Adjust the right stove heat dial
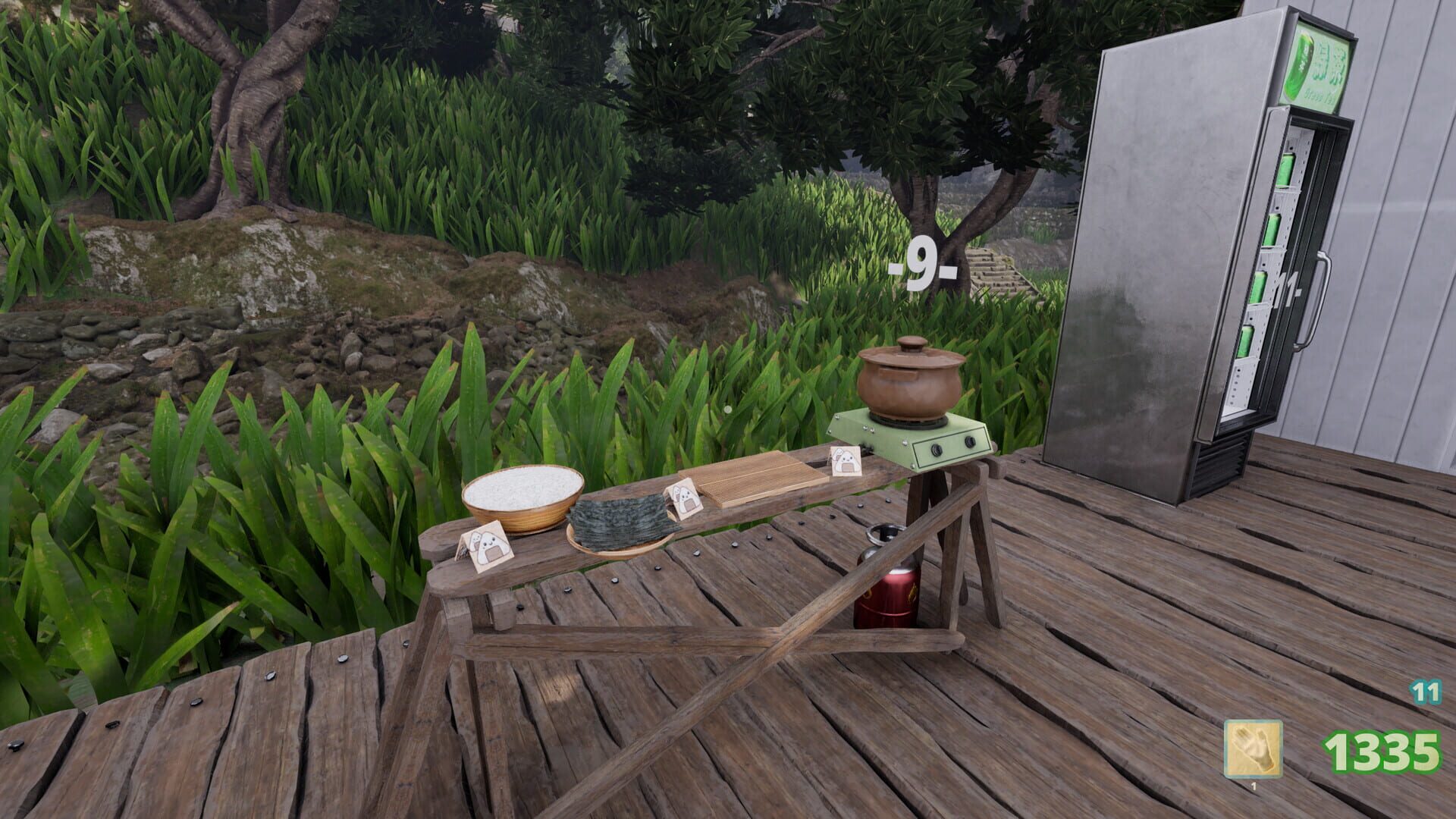 [x=971, y=441]
